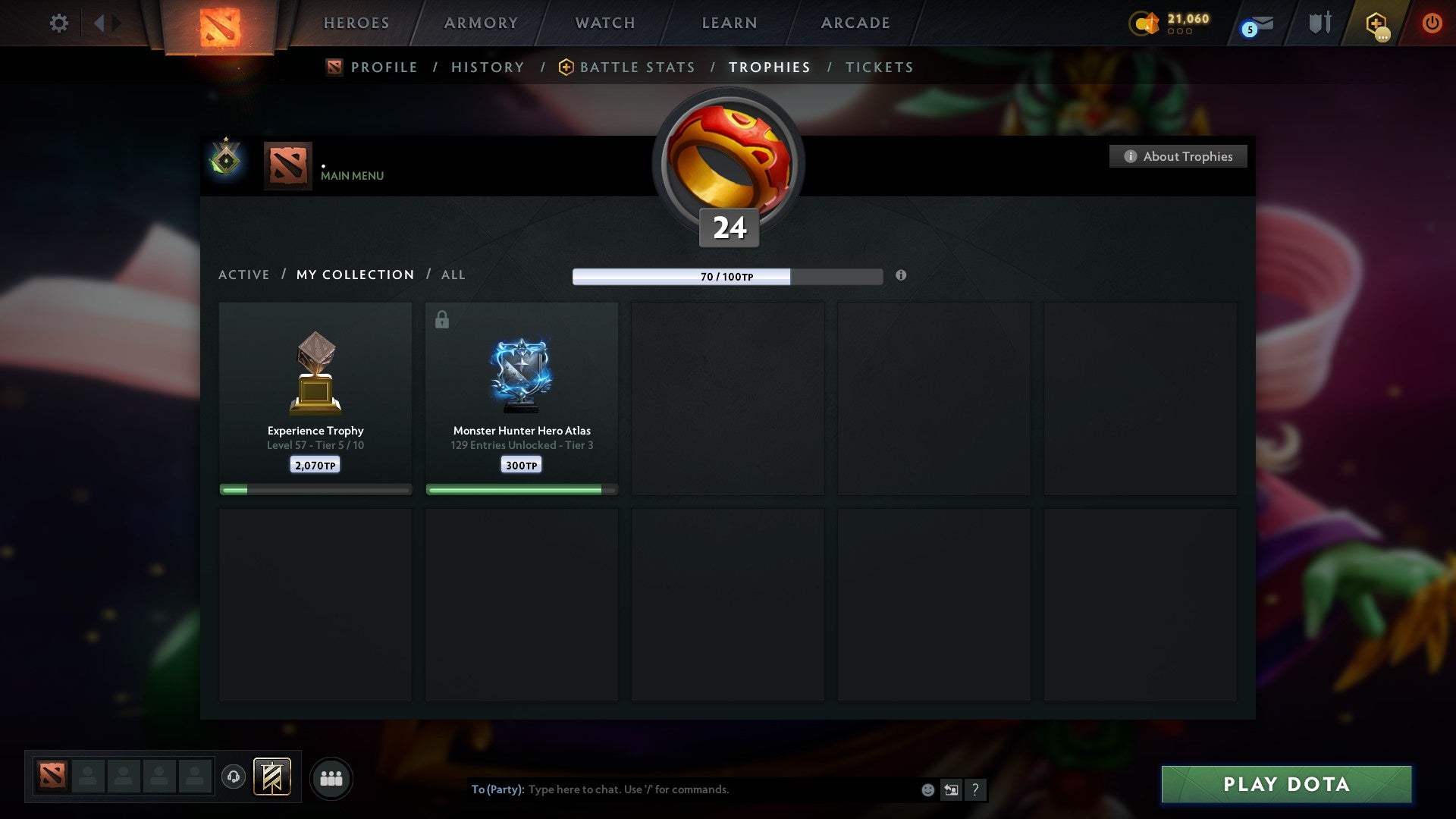Image resolution: width=1456 pixels, height=819 pixels.
Task: Open the friends list people icon
Action: pos(331,777)
